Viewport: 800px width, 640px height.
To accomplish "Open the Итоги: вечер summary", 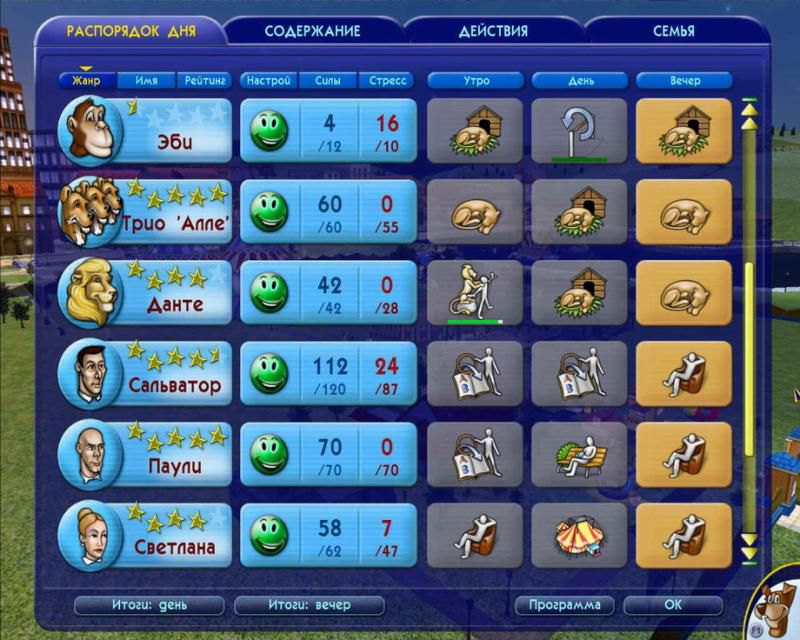I will pos(309,605).
